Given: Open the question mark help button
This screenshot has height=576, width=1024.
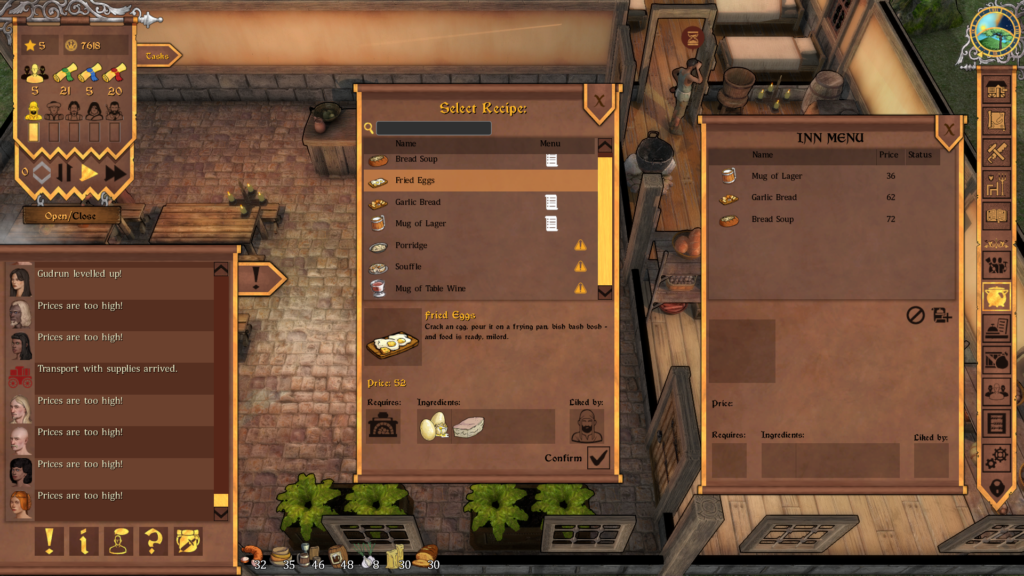Looking at the screenshot, I should [x=153, y=541].
